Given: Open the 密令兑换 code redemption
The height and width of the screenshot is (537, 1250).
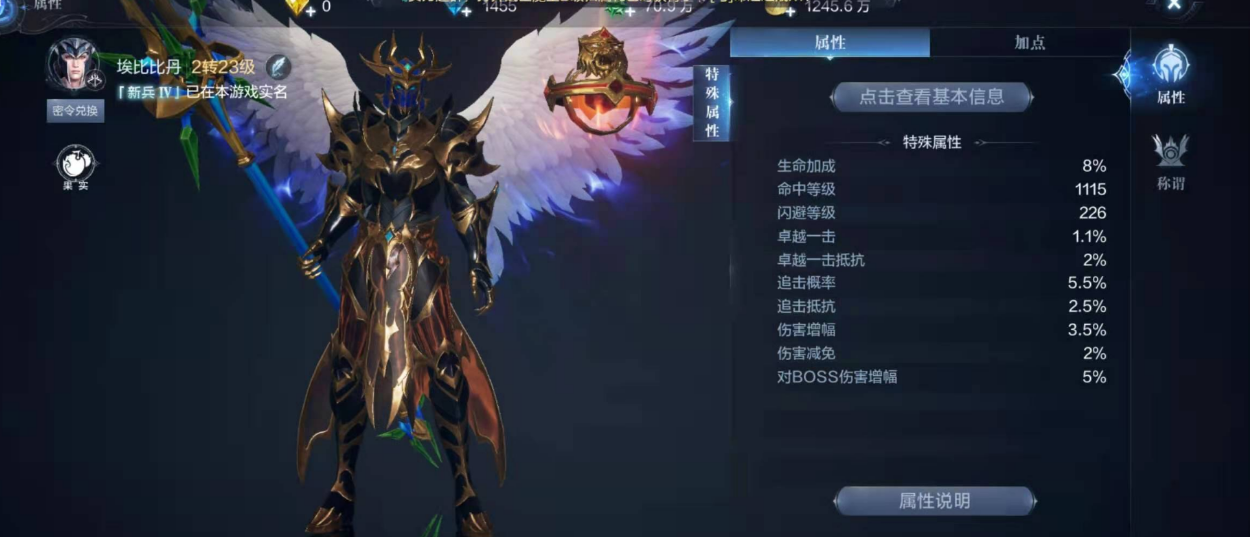Looking at the screenshot, I should (75, 111).
